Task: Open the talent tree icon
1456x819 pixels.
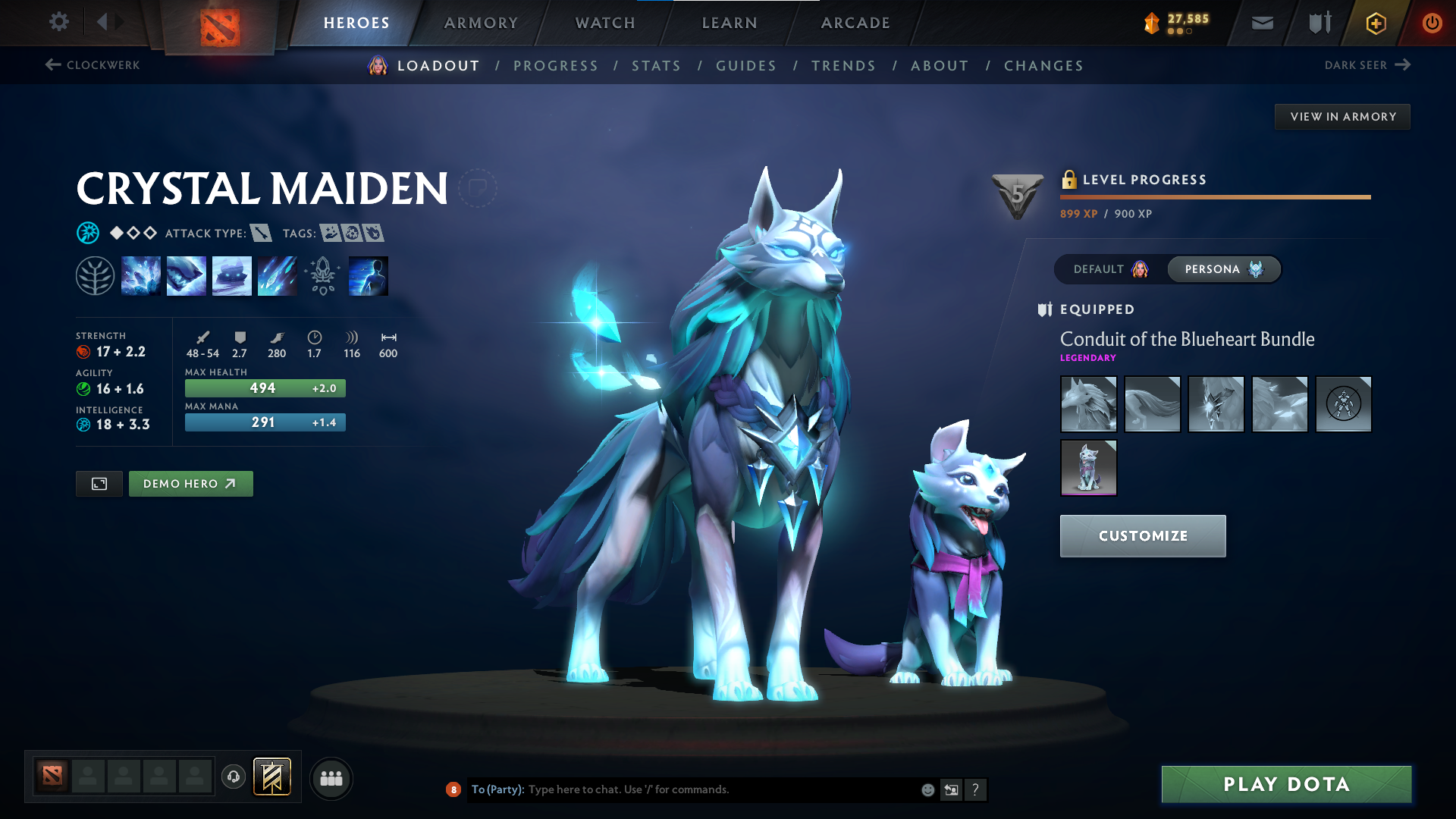Action: point(95,275)
